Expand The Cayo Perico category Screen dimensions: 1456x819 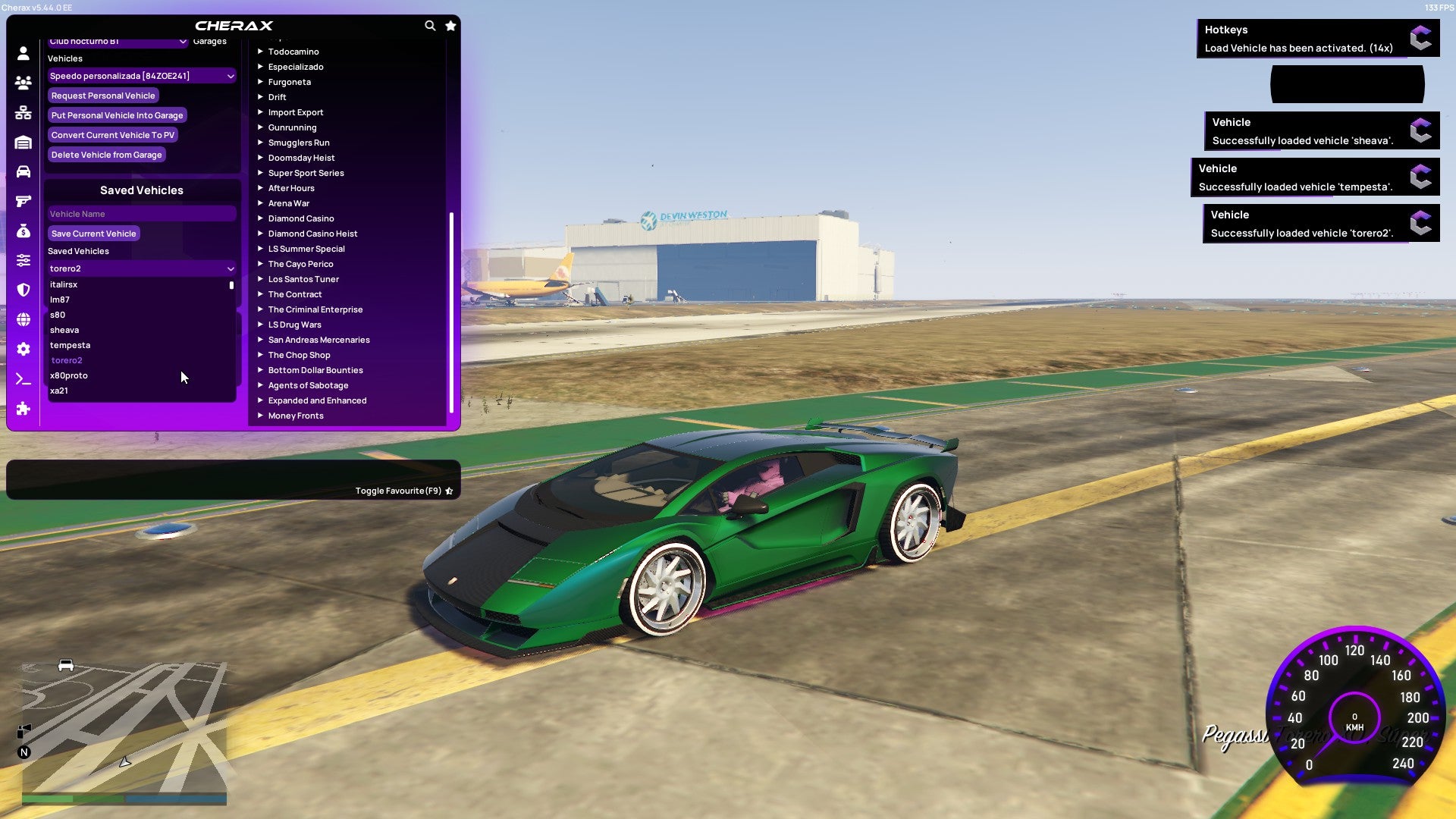[300, 264]
